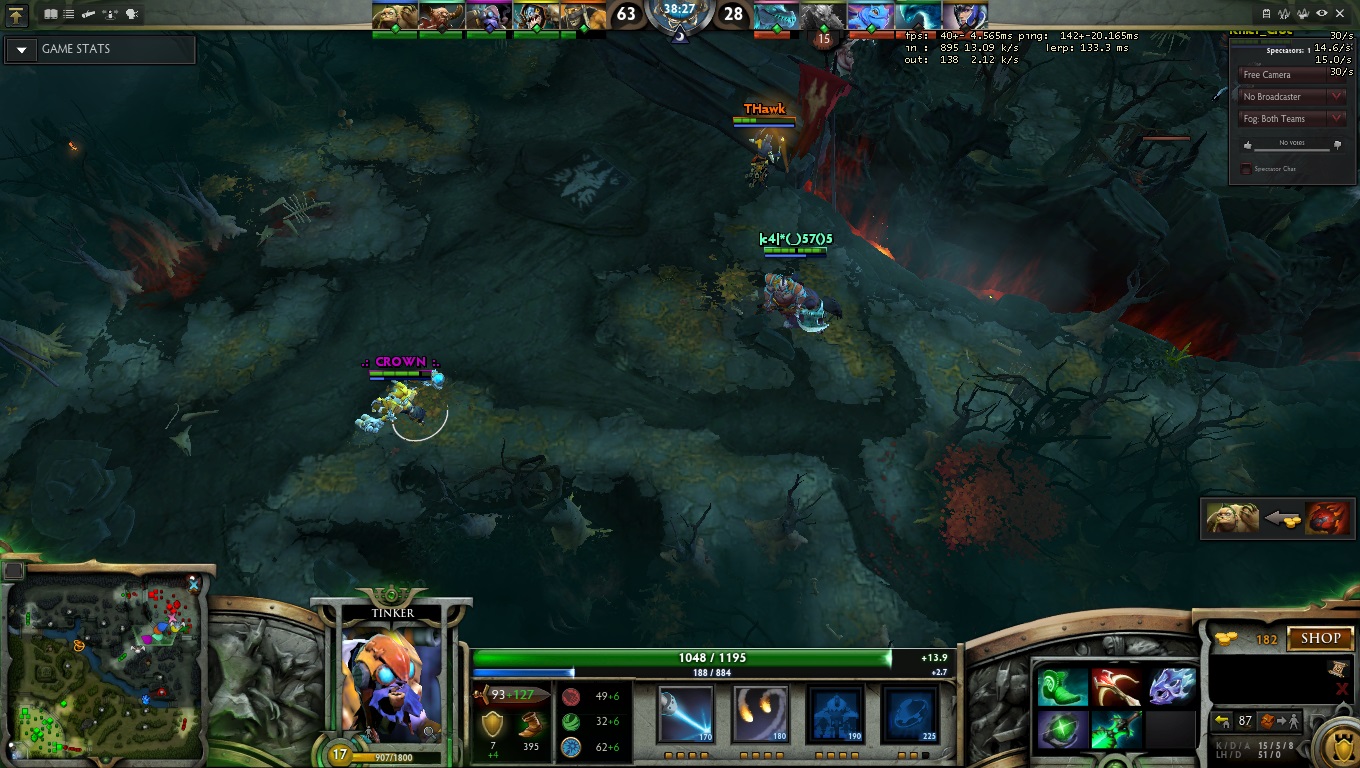The height and width of the screenshot is (768, 1360).
Task: Use the March of the Machines ability
Action: point(835,713)
